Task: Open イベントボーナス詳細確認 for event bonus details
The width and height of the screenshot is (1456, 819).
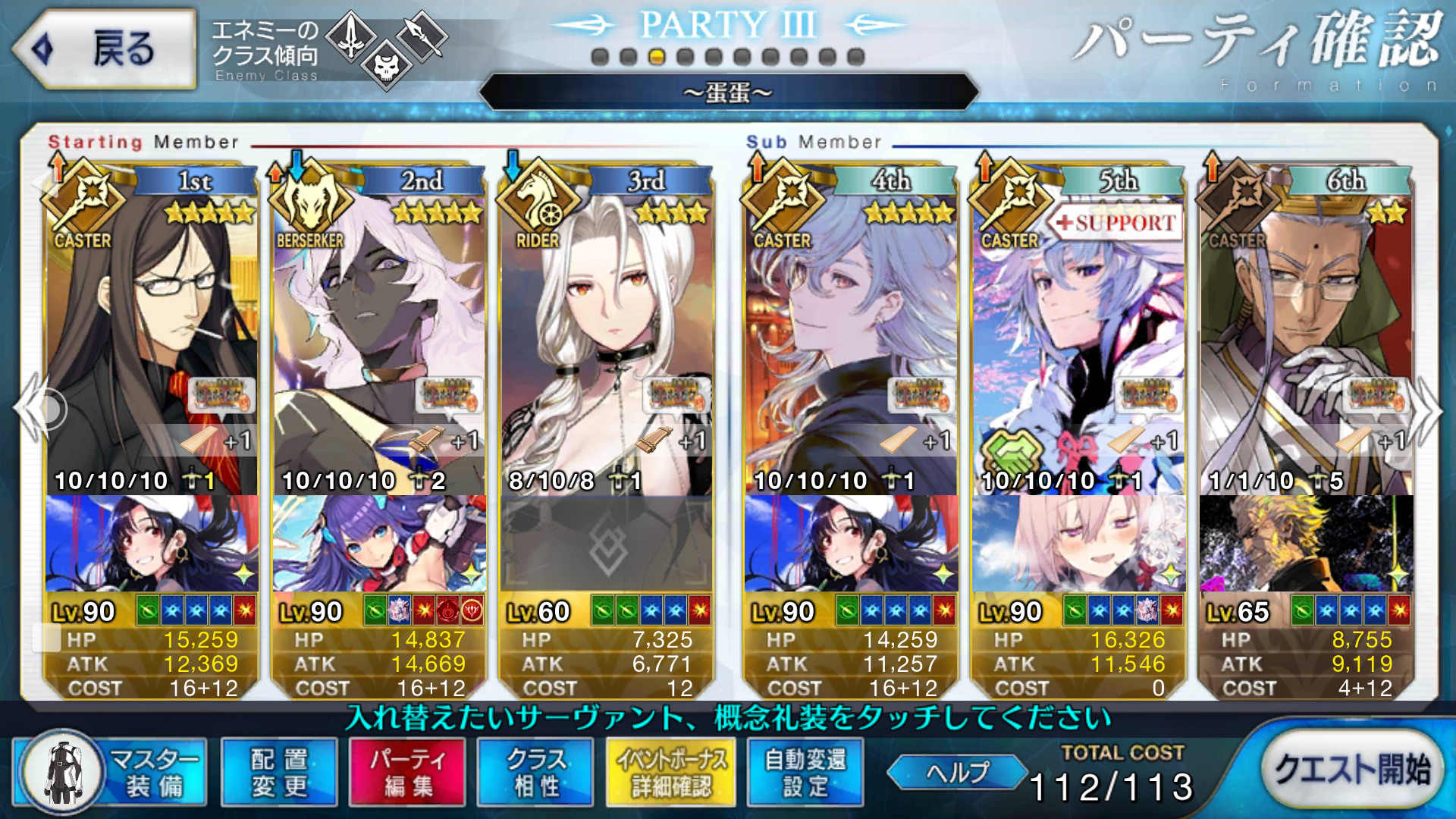Action: click(x=672, y=772)
